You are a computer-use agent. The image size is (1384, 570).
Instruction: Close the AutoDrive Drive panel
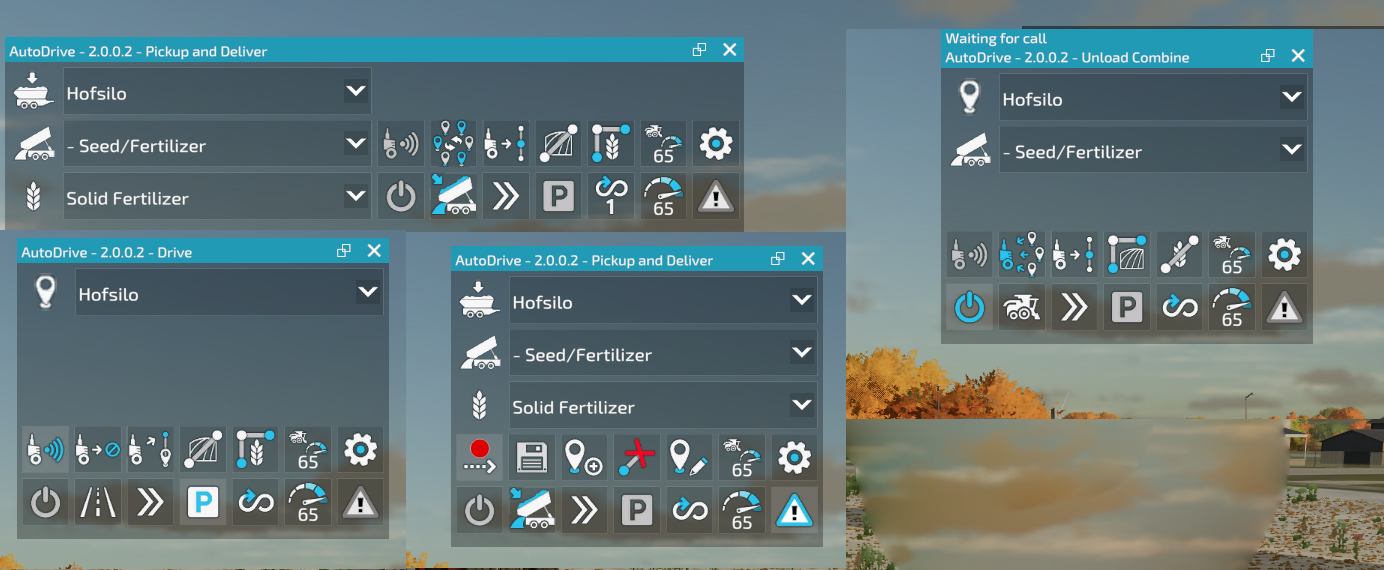click(374, 251)
